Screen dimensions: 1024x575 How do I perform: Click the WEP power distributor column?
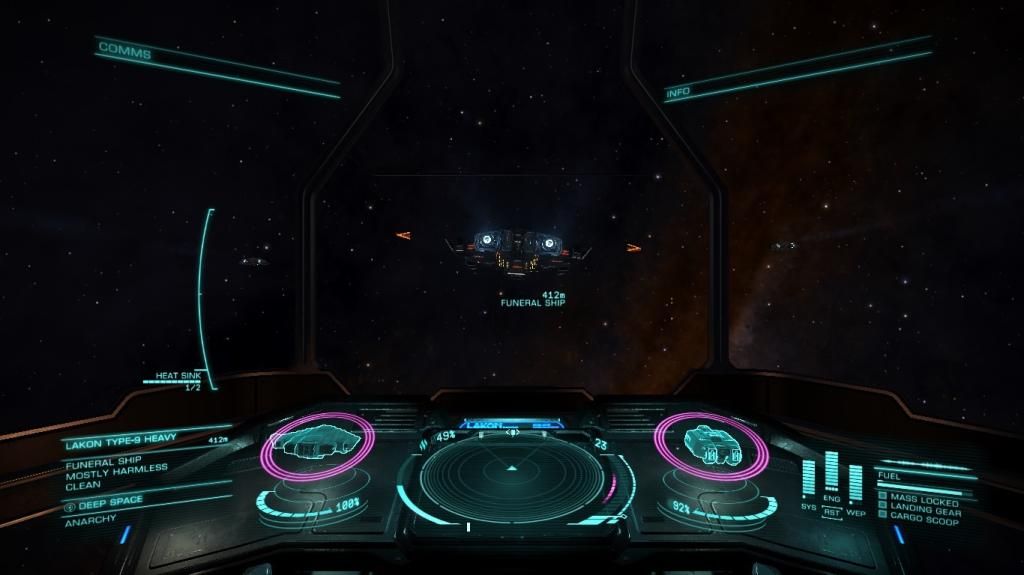click(855, 482)
